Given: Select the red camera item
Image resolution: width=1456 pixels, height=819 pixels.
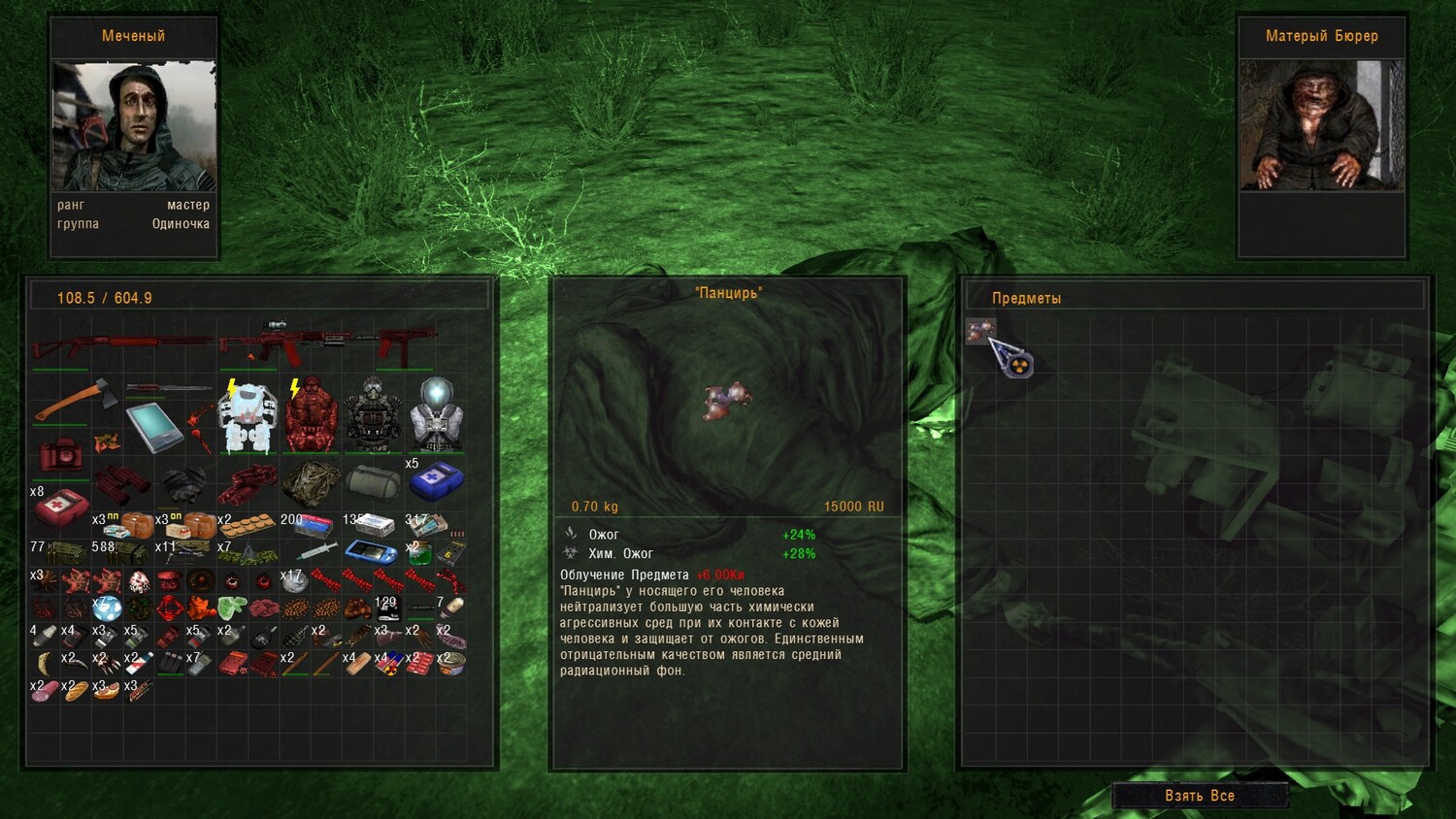Looking at the screenshot, I should pyautogui.click(x=60, y=455).
